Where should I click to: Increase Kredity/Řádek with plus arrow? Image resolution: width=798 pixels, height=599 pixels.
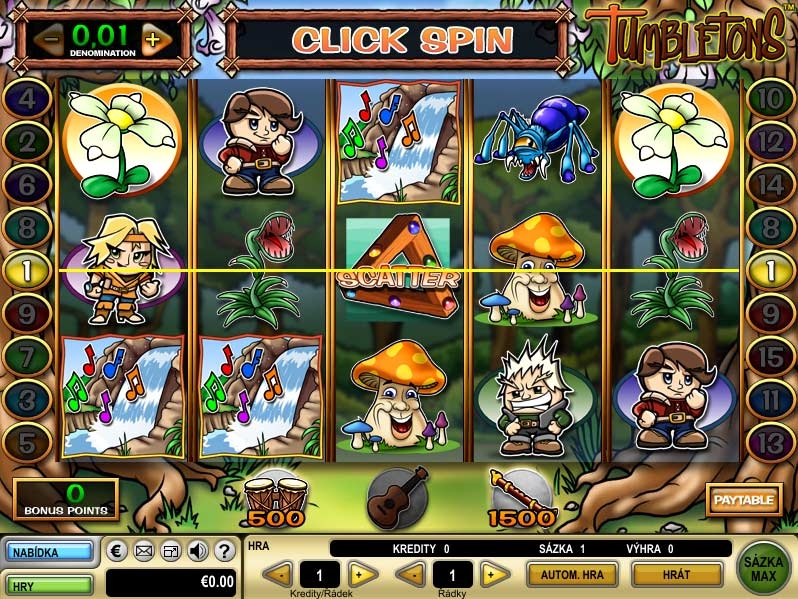click(363, 575)
